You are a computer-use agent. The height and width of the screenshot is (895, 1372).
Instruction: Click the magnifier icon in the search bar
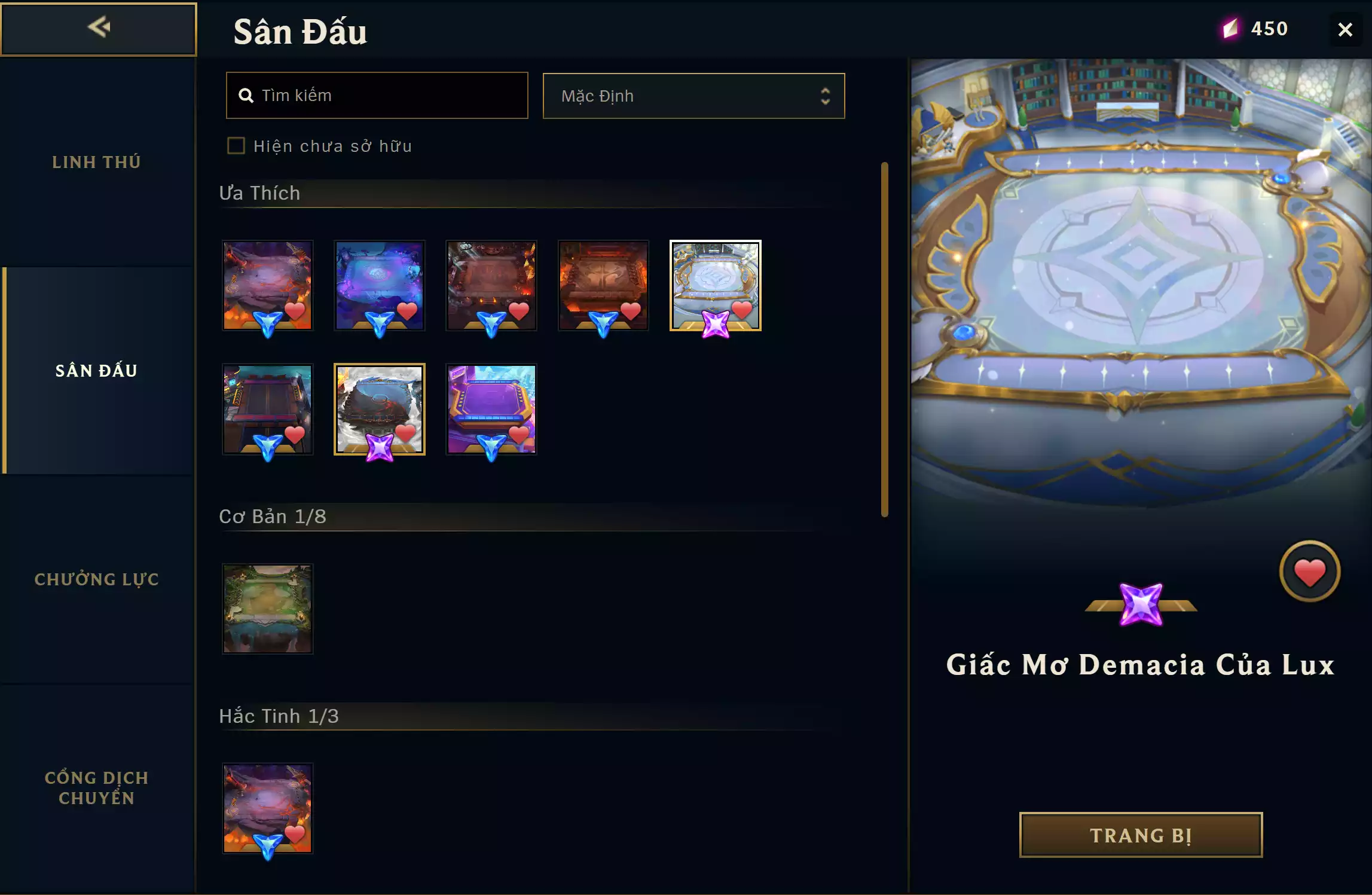246,95
